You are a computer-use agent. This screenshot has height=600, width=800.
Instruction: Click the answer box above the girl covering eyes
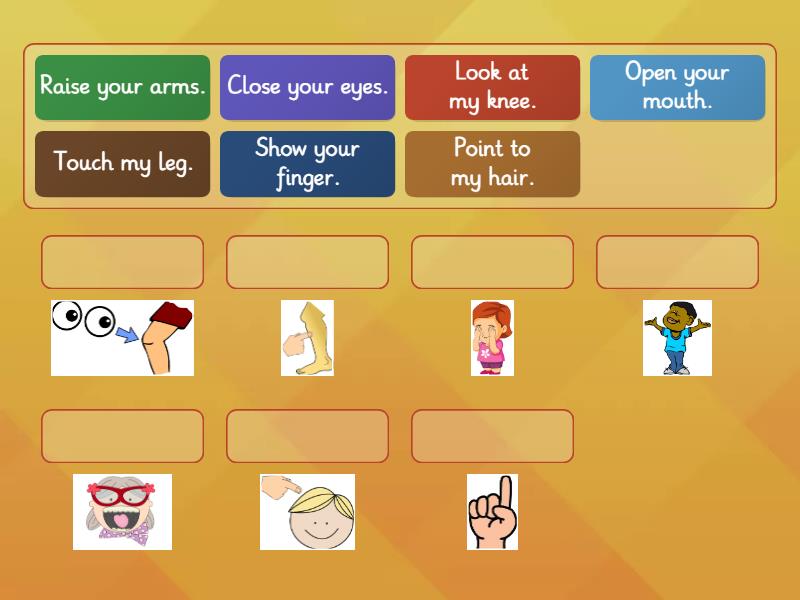(492, 262)
